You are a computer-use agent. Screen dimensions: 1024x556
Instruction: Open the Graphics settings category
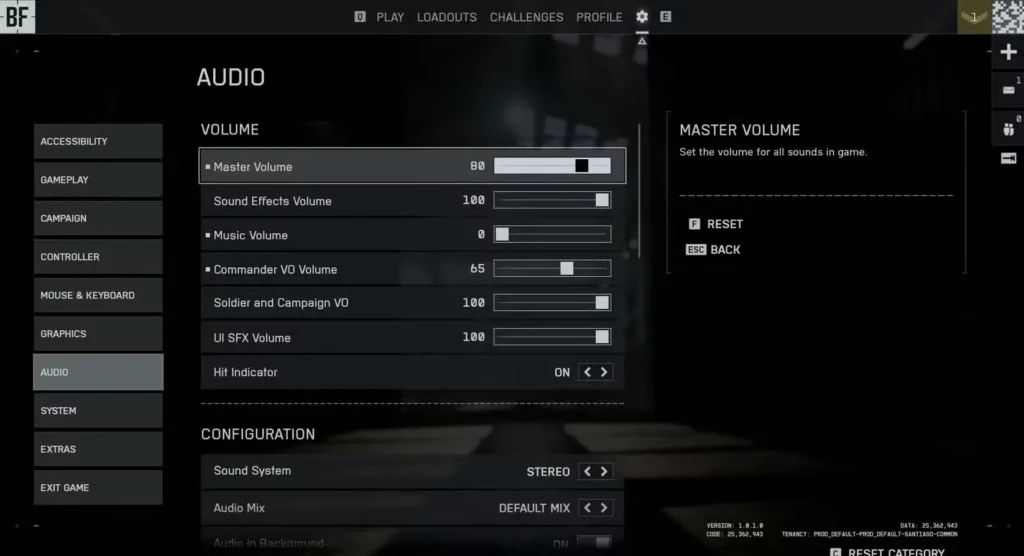pos(98,334)
